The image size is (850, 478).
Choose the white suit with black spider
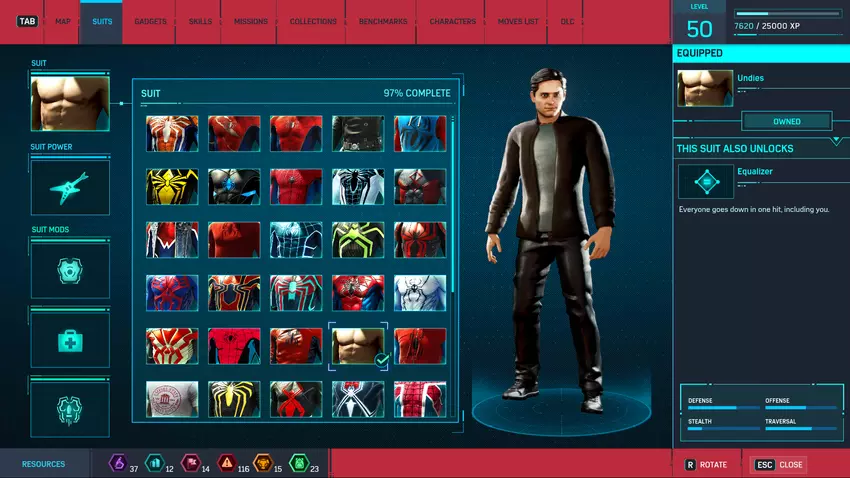420,293
